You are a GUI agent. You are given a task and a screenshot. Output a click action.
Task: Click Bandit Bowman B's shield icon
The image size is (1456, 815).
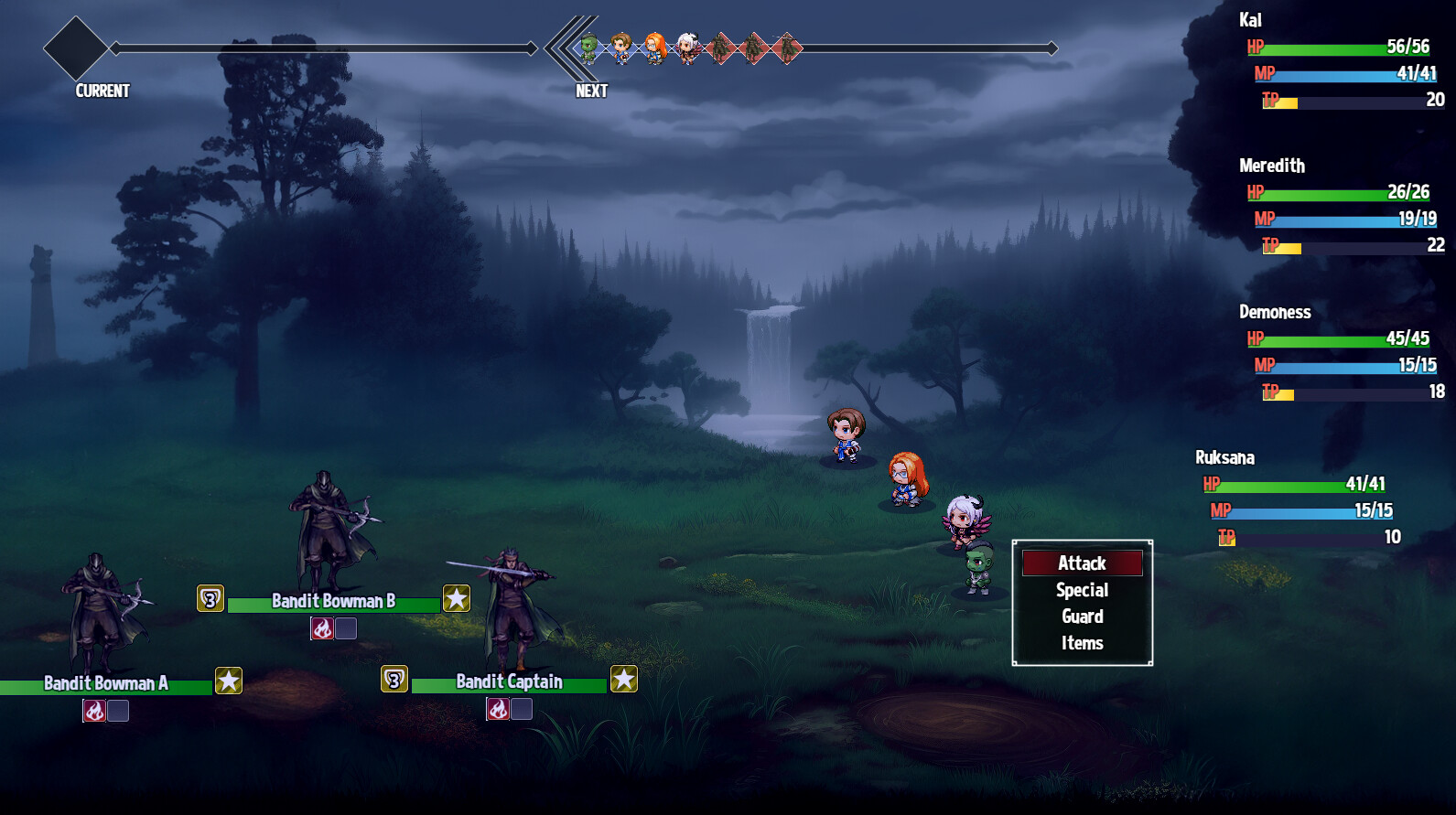(210, 599)
